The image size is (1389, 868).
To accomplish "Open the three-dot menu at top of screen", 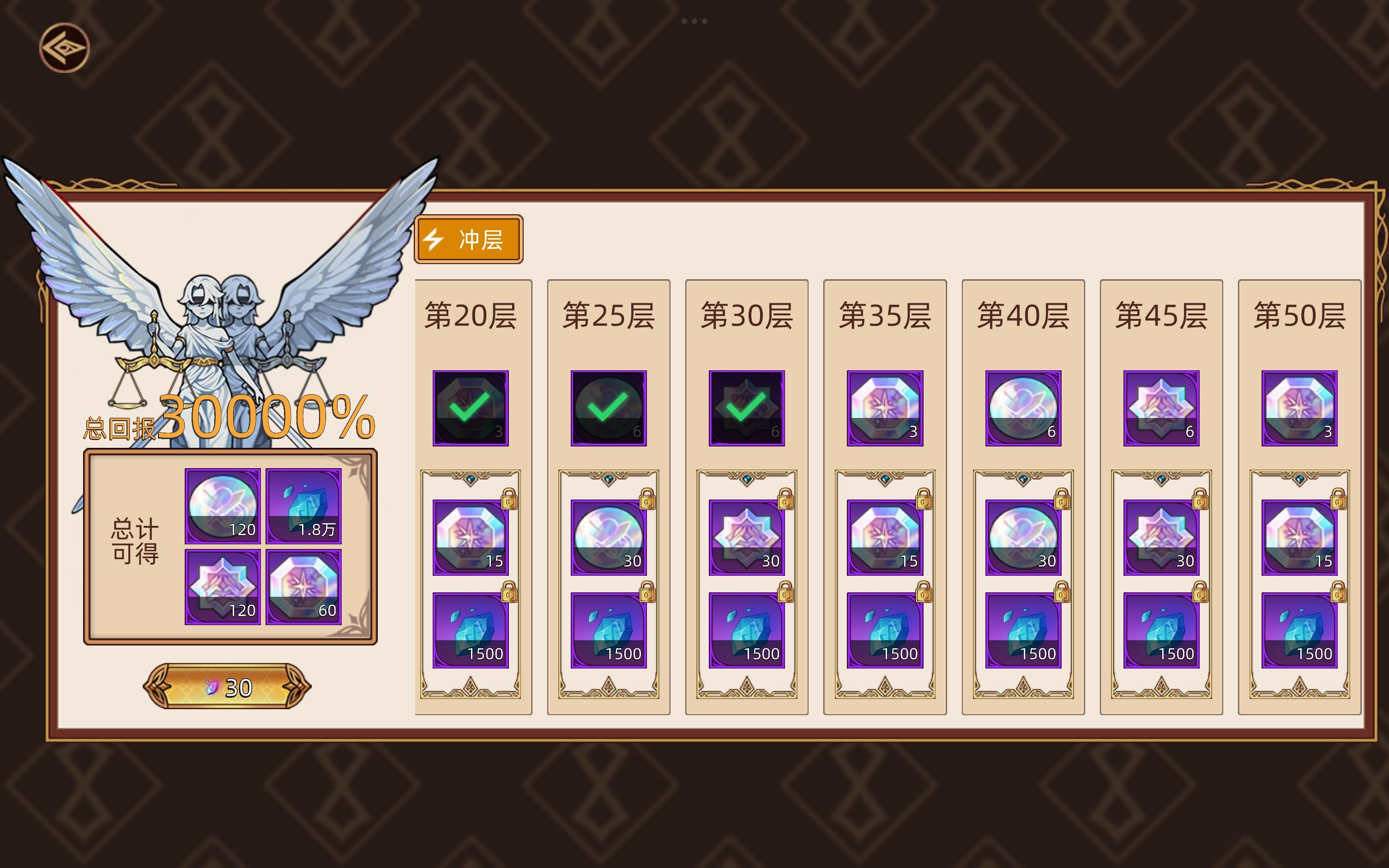I will coord(694,22).
